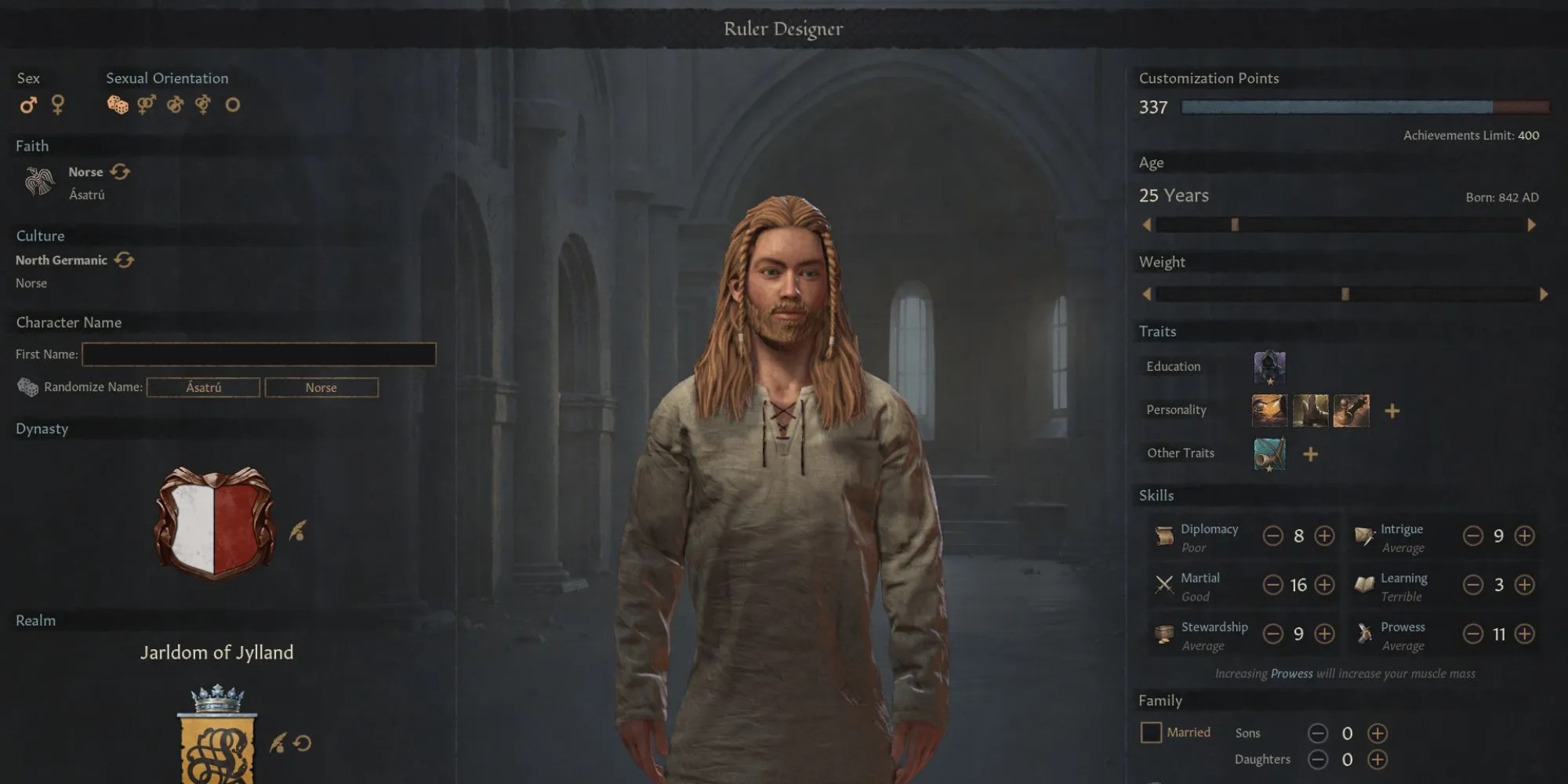This screenshot has height=784, width=1568.
Task: Open the first Personality trait icon
Action: [x=1270, y=410]
